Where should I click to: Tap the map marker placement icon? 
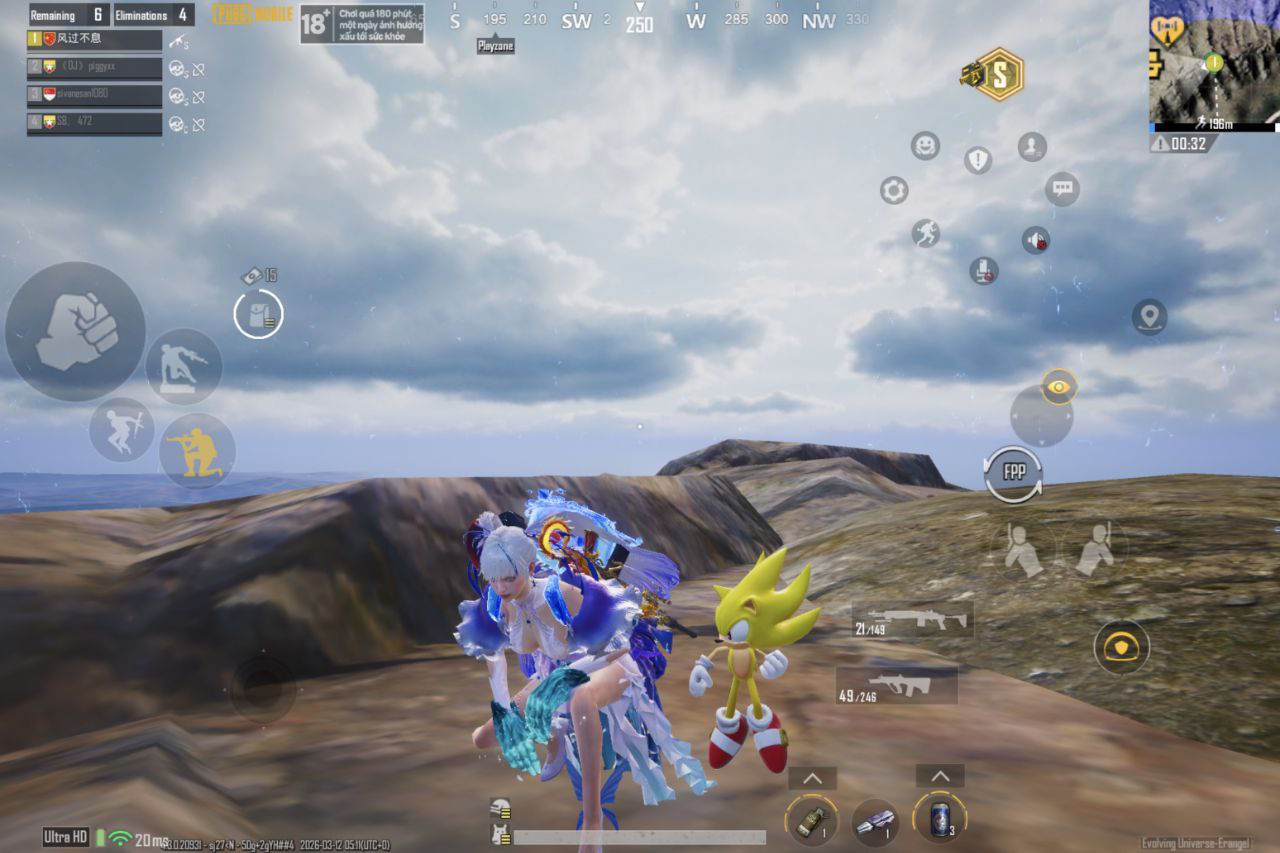[x=1148, y=317]
